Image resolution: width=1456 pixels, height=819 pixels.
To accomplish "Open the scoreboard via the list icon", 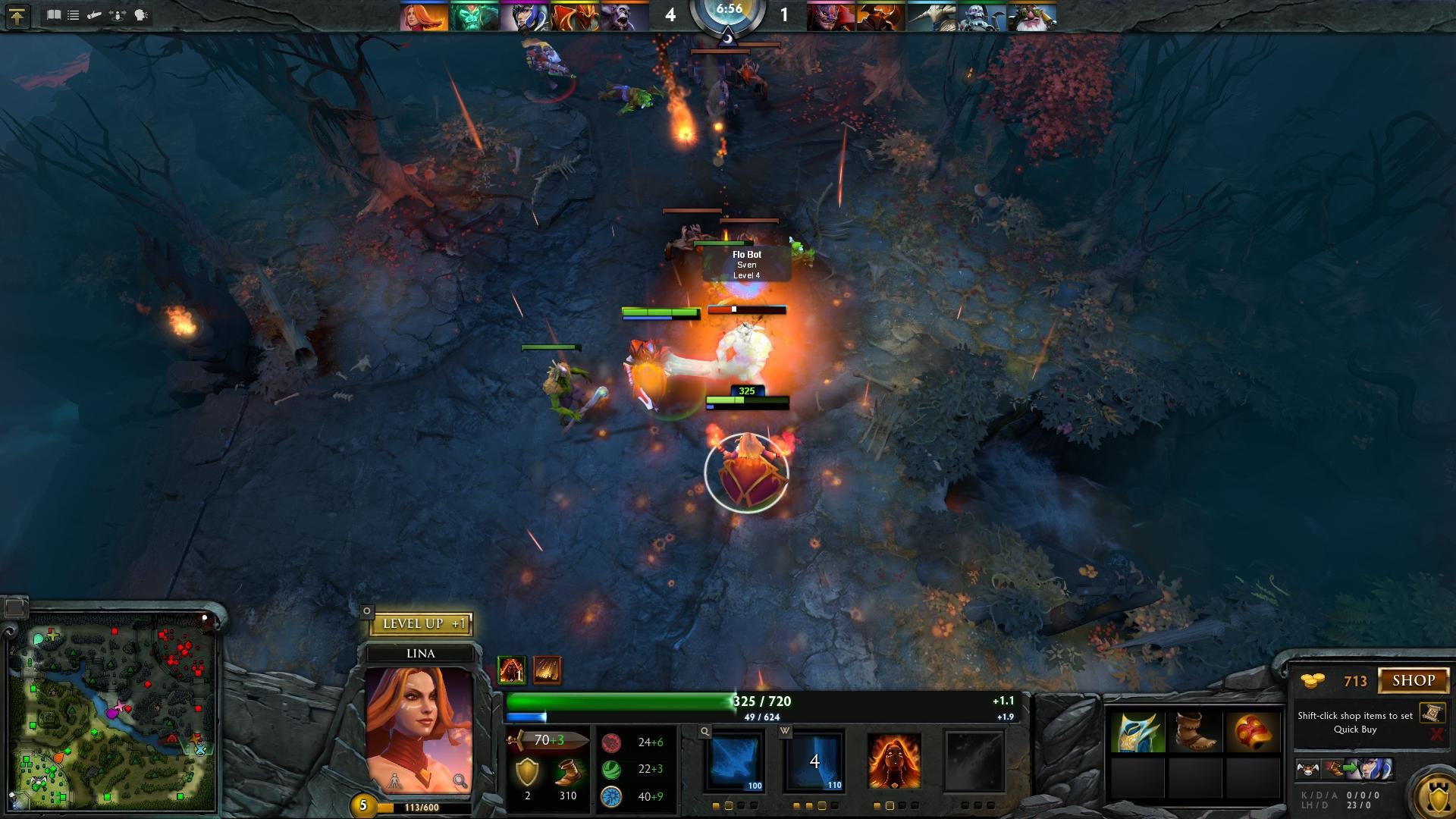I will 72,14.
